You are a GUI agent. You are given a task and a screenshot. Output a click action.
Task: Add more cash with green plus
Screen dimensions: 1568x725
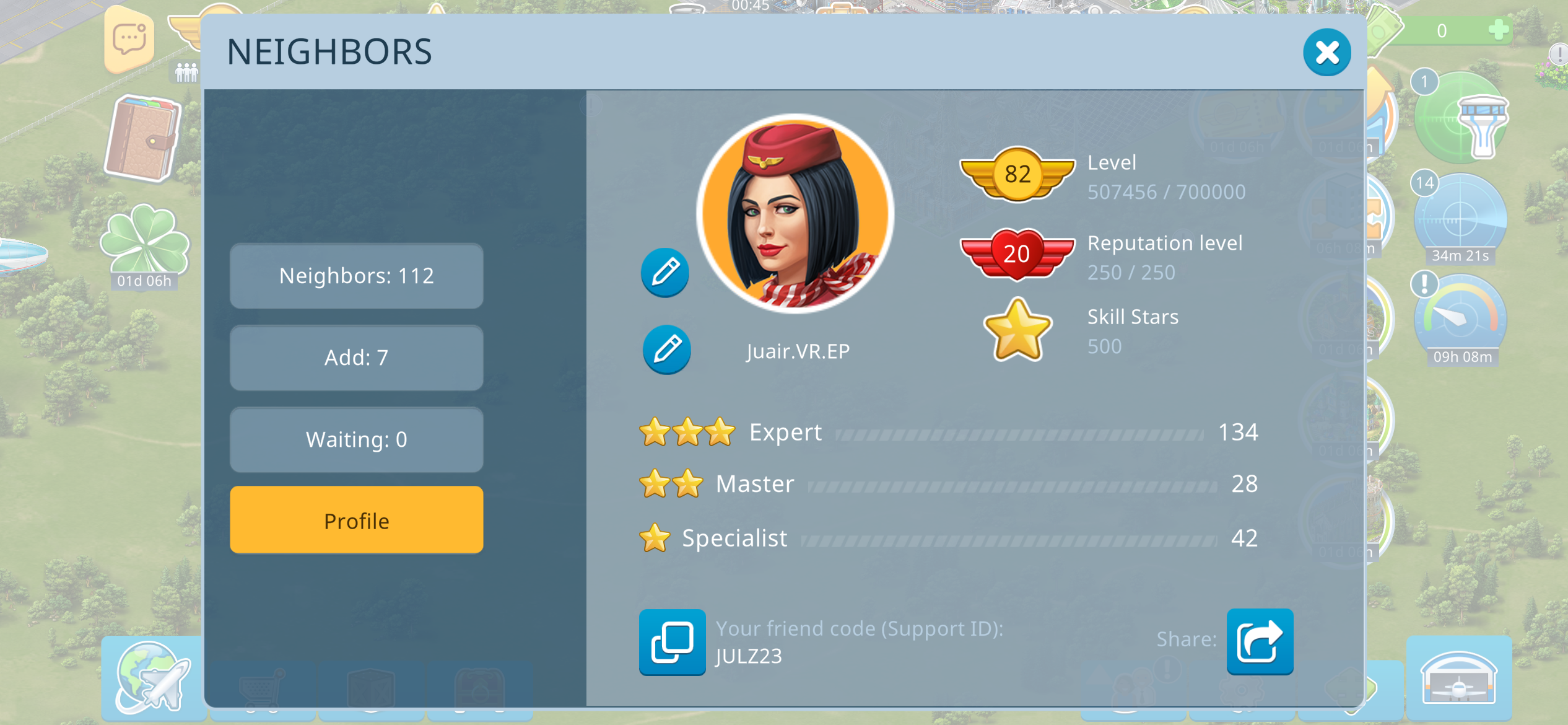point(1498,30)
